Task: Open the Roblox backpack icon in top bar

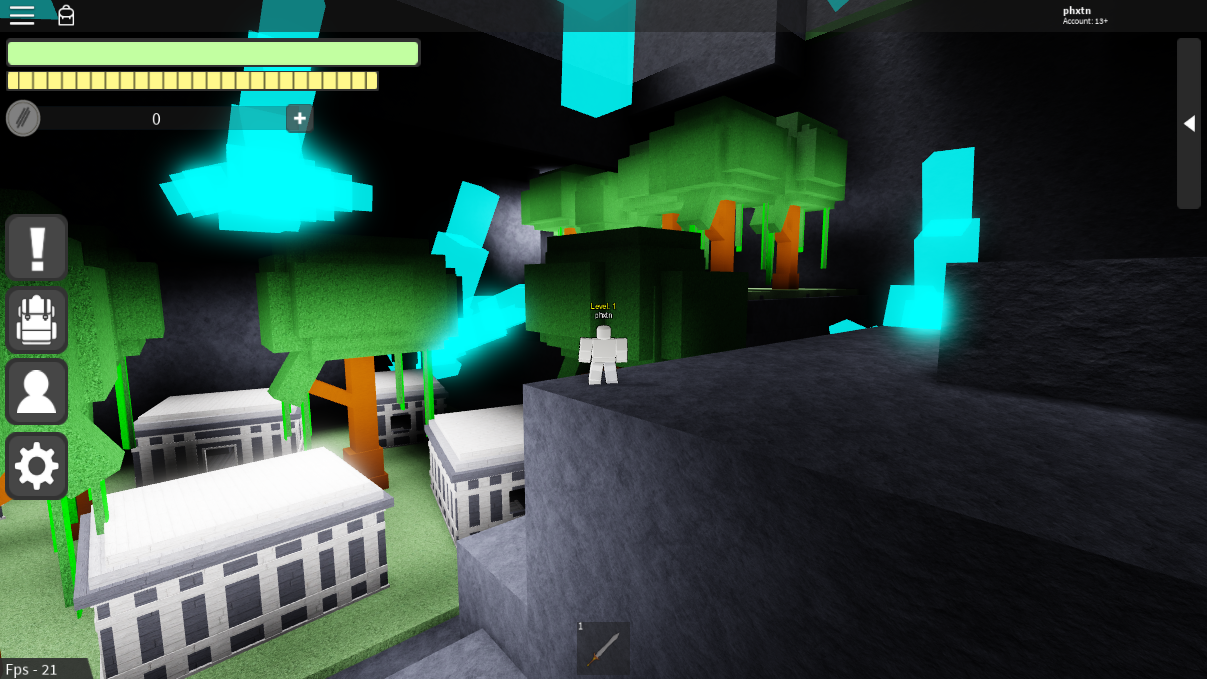Action: point(66,15)
